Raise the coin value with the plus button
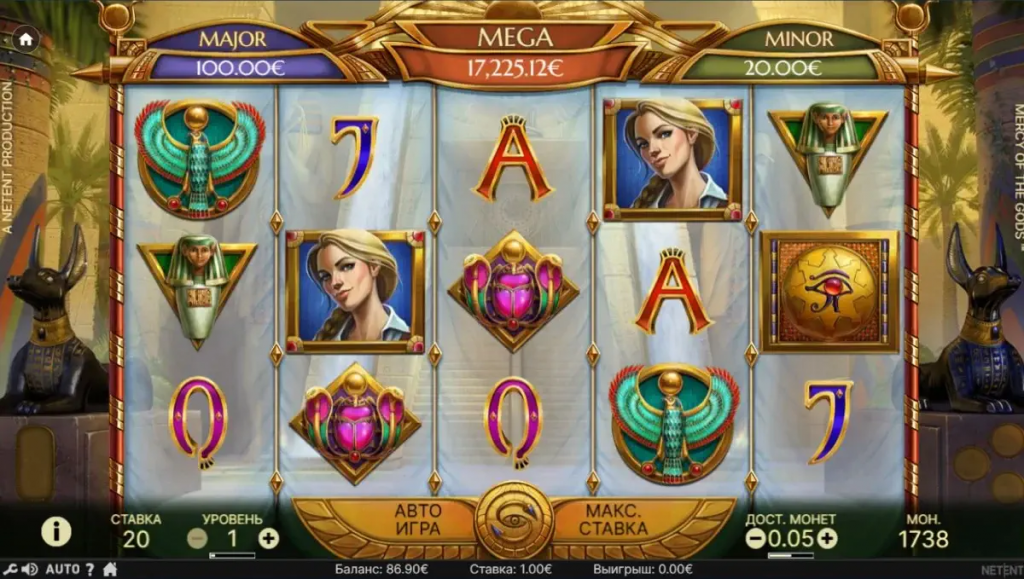The width and height of the screenshot is (1024, 579). (827, 538)
